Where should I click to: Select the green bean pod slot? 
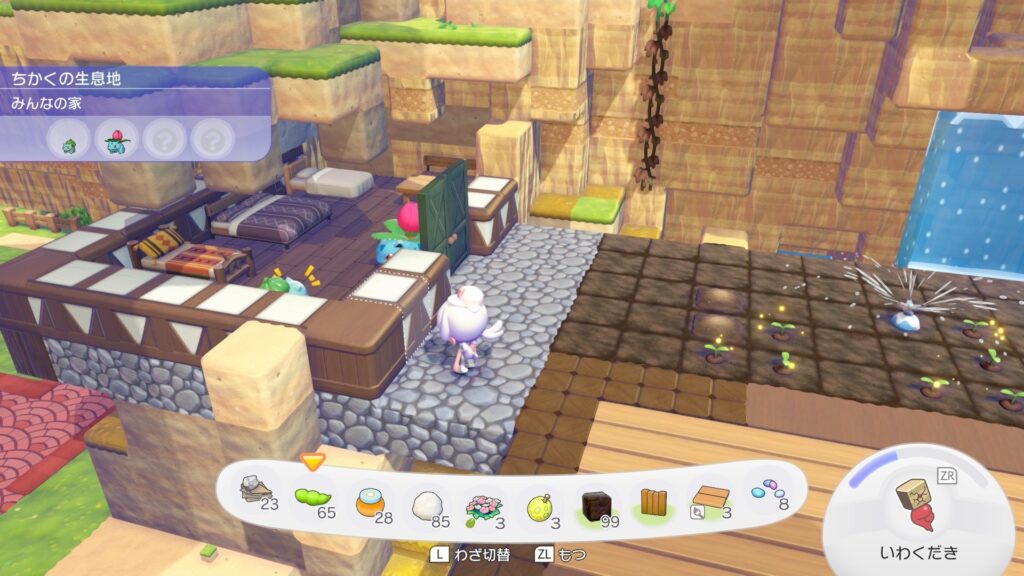312,496
